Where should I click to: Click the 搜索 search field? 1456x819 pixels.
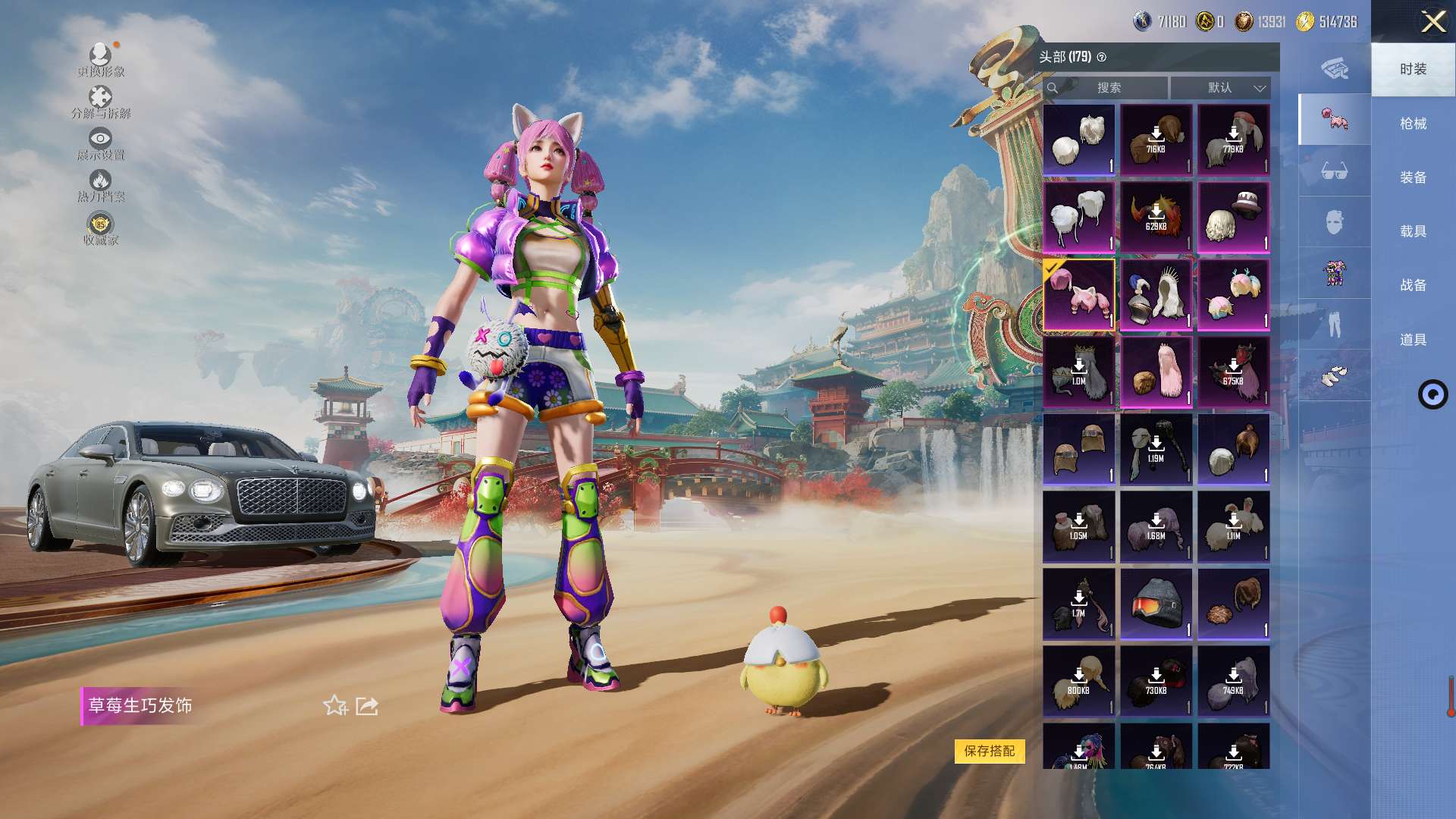(1108, 88)
